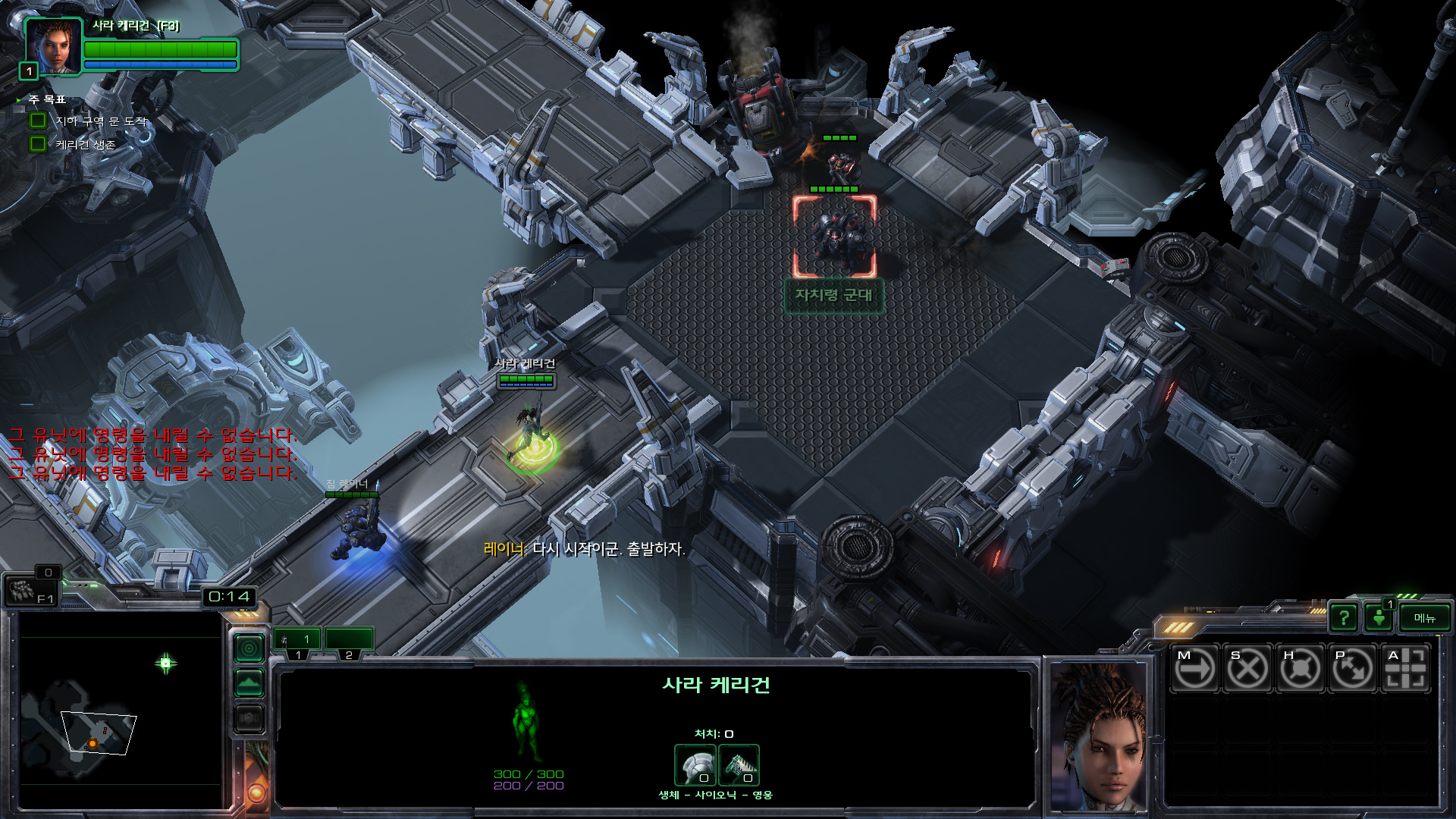Image resolution: width=1456 pixels, height=819 pixels.
Task: Click Kerrigan's large unit portrait
Action: 1099,736
